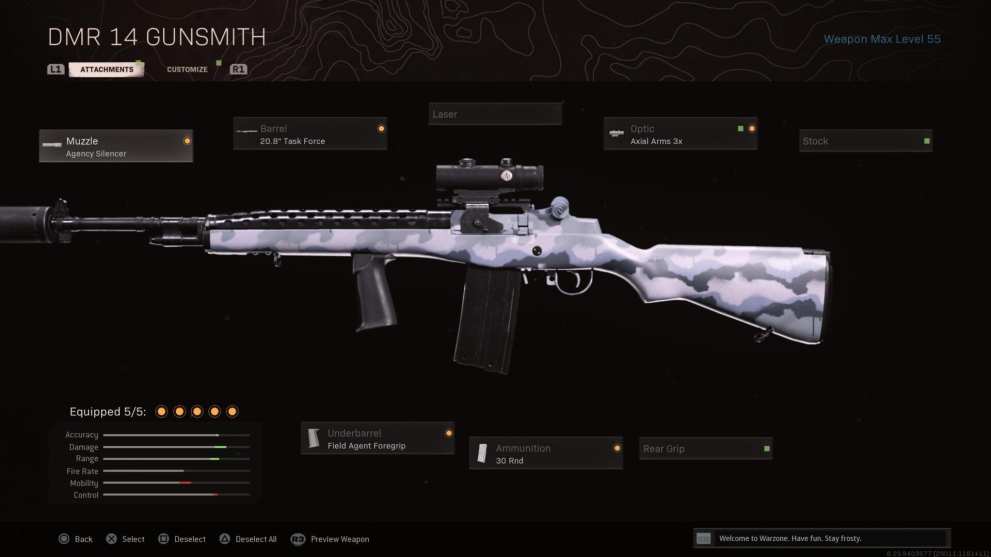Image resolution: width=991 pixels, height=557 pixels.
Task: Open the Stock attachment slot
Action: pos(865,141)
